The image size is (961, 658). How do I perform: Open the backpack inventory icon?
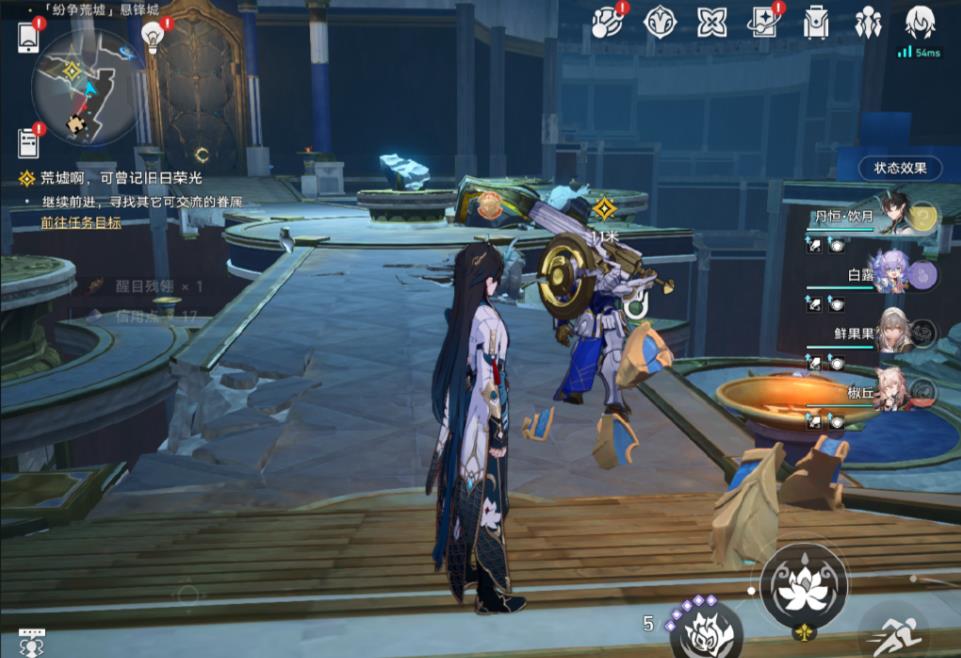point(816,22)
